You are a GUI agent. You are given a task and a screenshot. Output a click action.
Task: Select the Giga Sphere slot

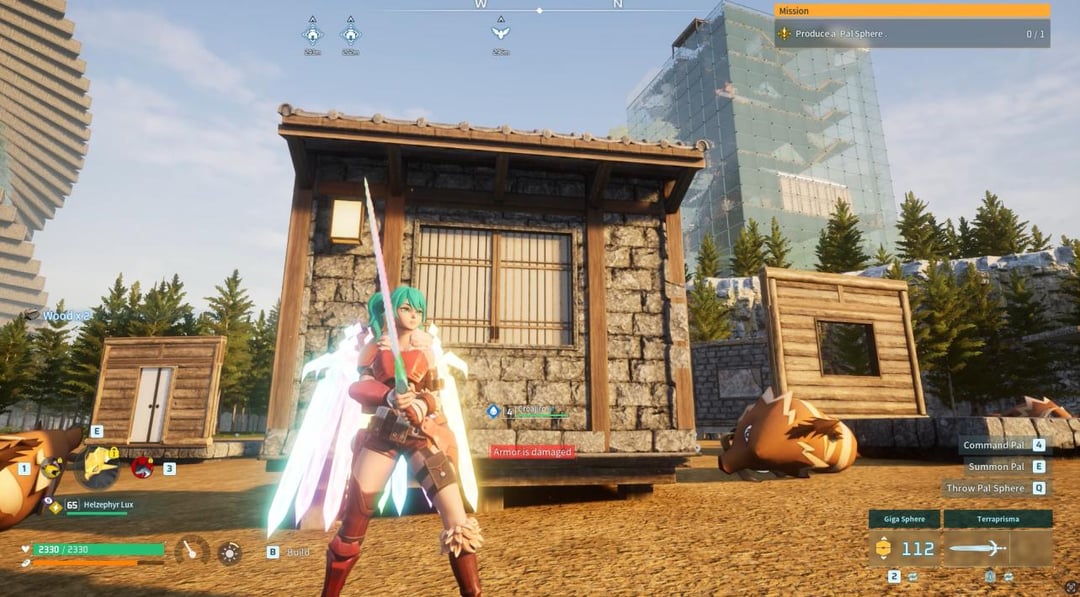click(903, 548)
